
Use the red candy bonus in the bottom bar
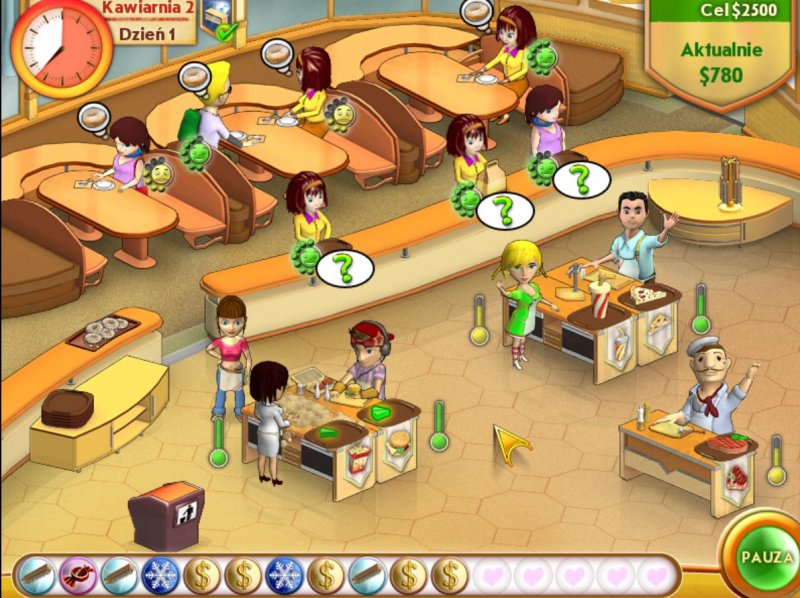tap(77, 575)
